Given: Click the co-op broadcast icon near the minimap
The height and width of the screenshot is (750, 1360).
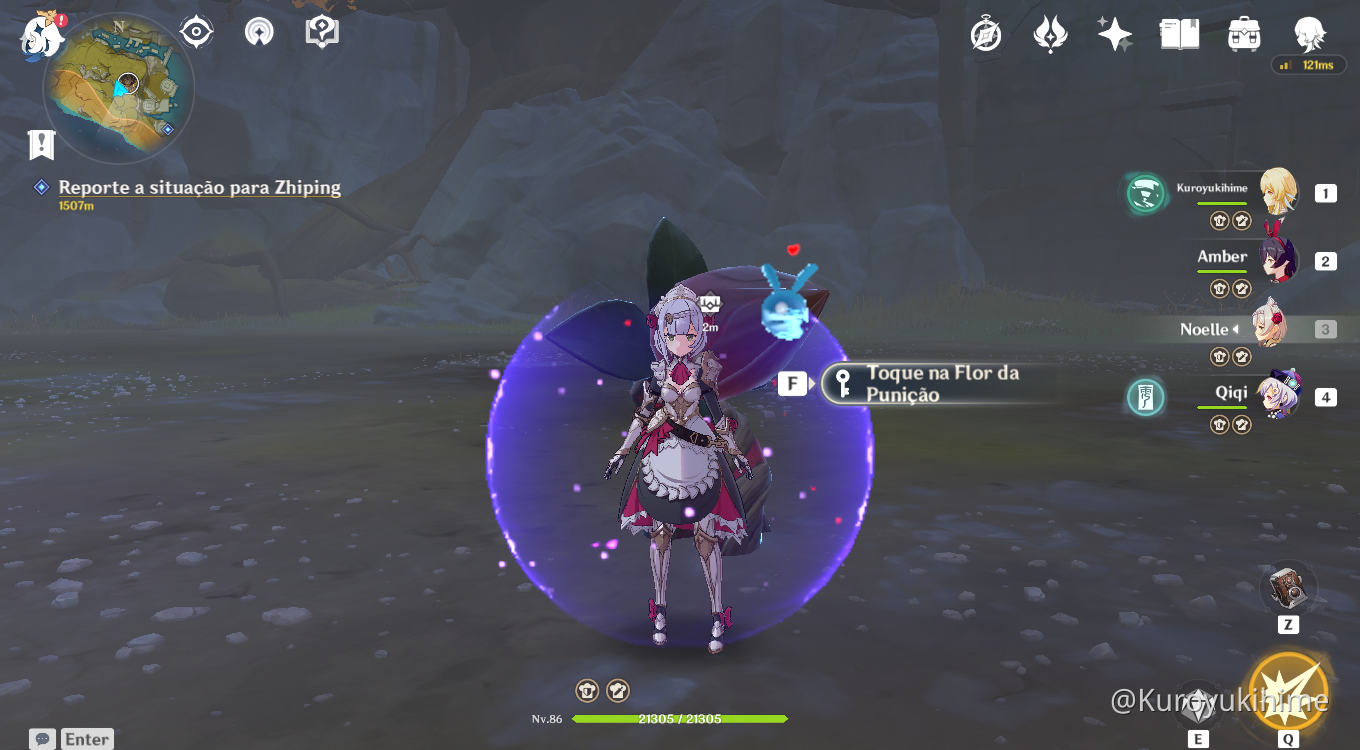Looking at the screenshot, I should tap(258, 31).
